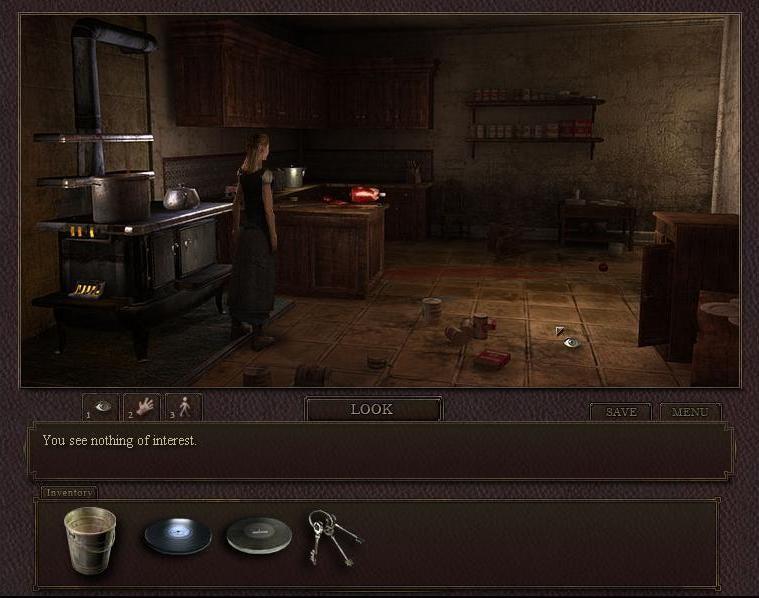
Task: Click the LOOK action label button
Action: [372, 409]
